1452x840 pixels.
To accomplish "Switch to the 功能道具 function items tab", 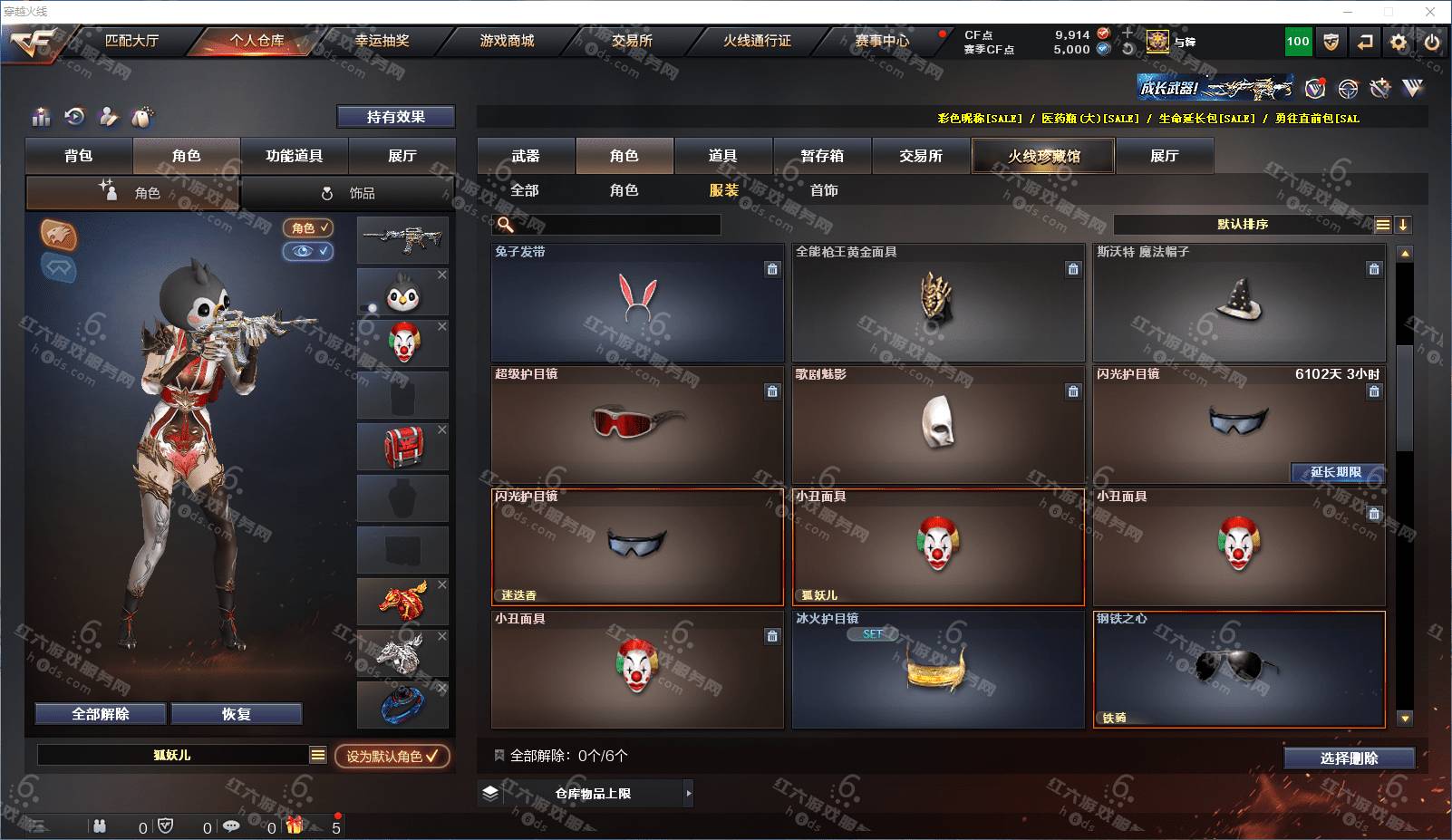I will point(294,156).
